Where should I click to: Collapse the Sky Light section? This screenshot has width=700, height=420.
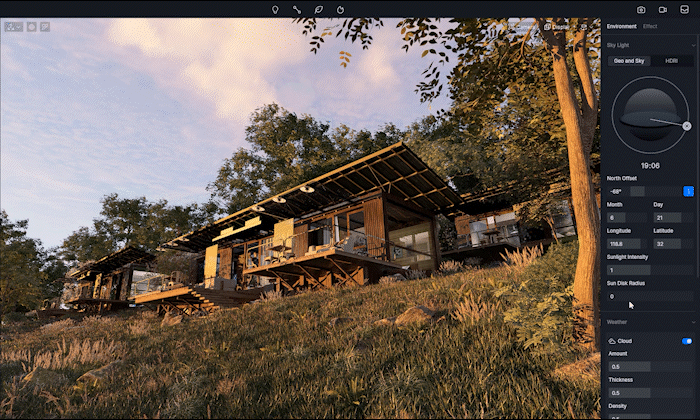pos(692,45)
